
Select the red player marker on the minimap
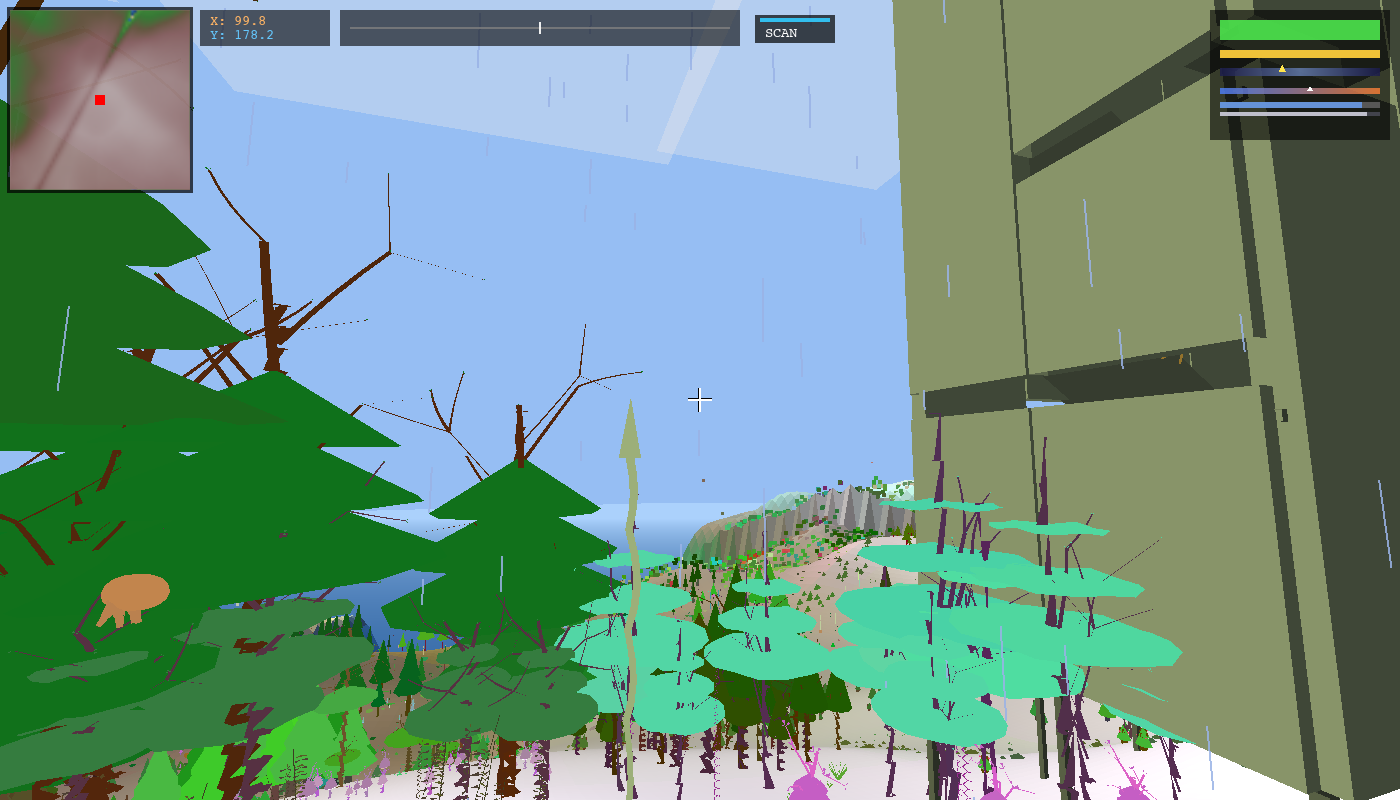(x=99, y=100)
